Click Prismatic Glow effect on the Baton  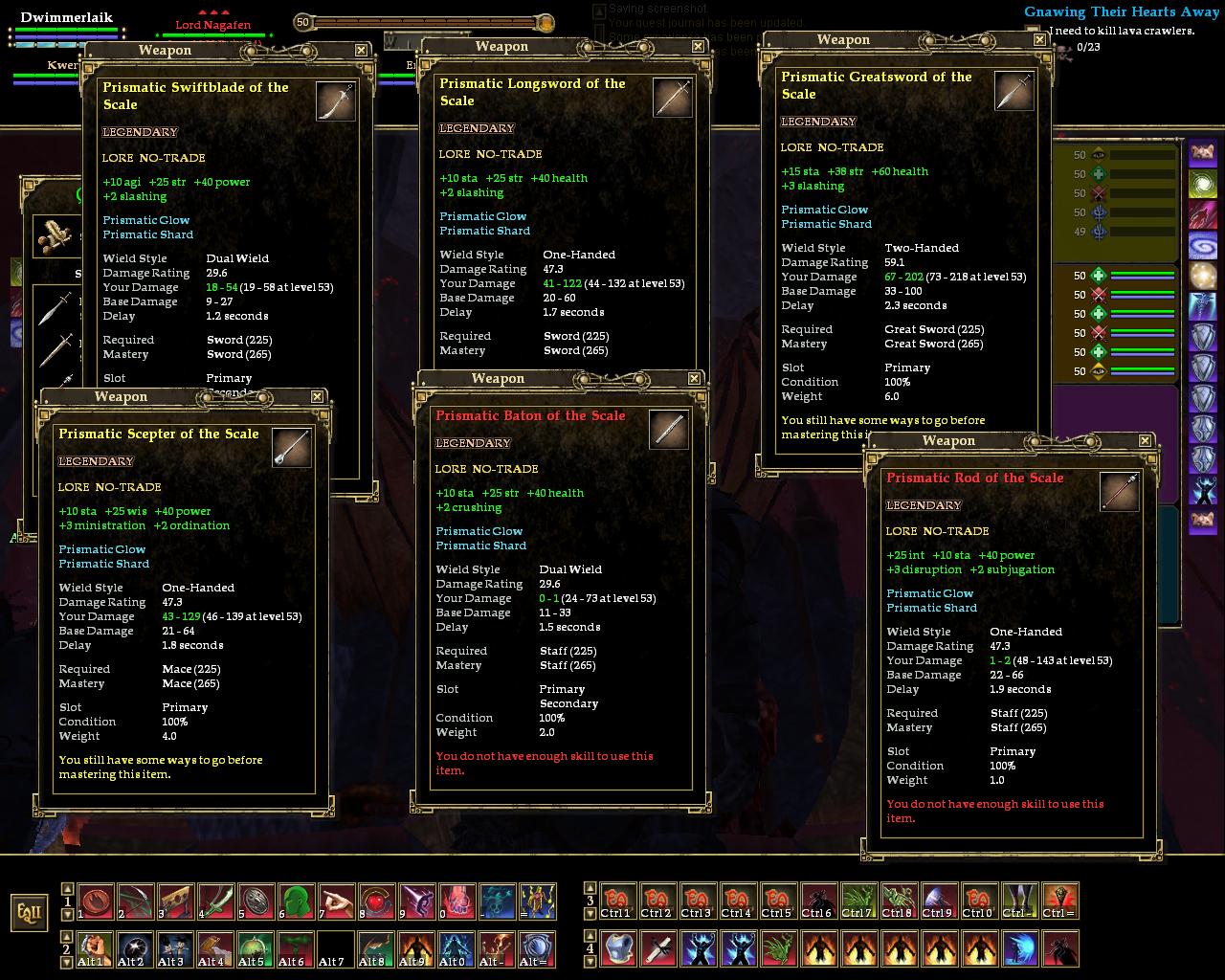coord(479,531)
